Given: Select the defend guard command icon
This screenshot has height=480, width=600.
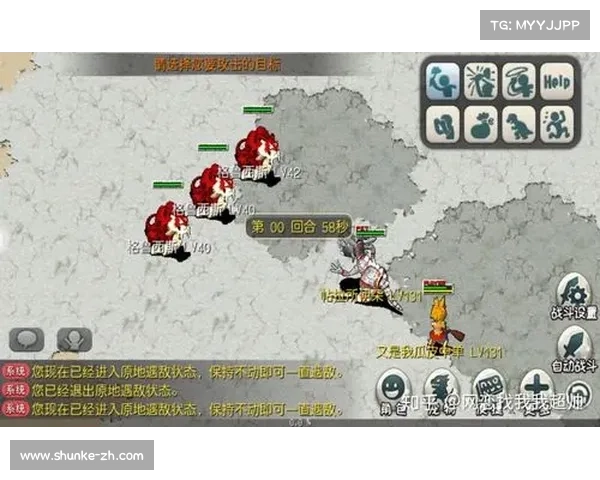Looking at the screenshot, I should click(x=442, y=123).
